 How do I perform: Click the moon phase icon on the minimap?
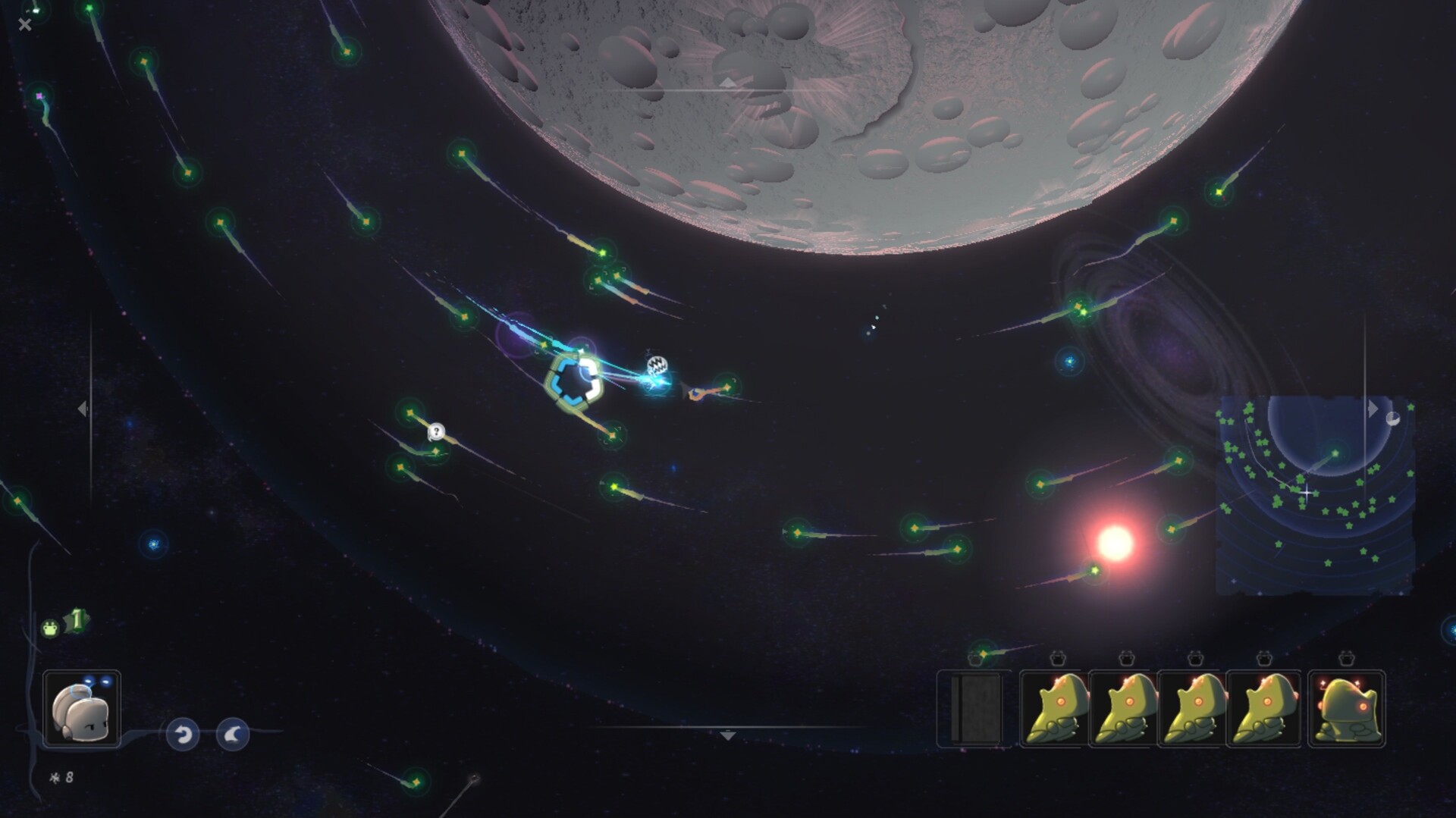[x=1393, y=419]
